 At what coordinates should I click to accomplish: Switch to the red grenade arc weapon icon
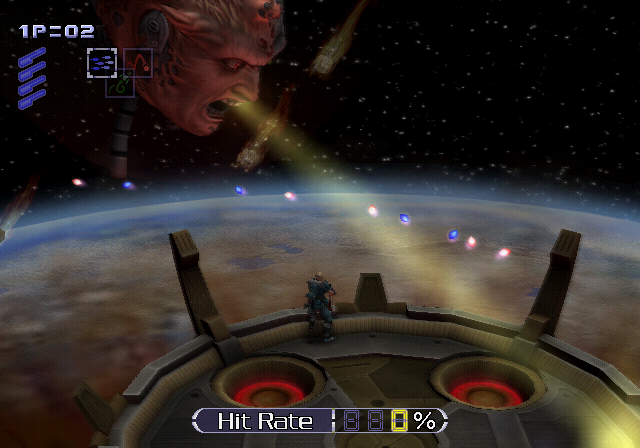[138, 63]
